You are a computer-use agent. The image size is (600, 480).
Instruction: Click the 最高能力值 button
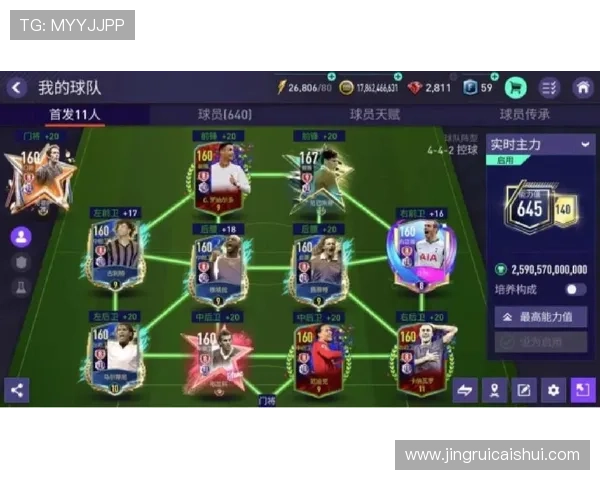click(x=540, y=317)
